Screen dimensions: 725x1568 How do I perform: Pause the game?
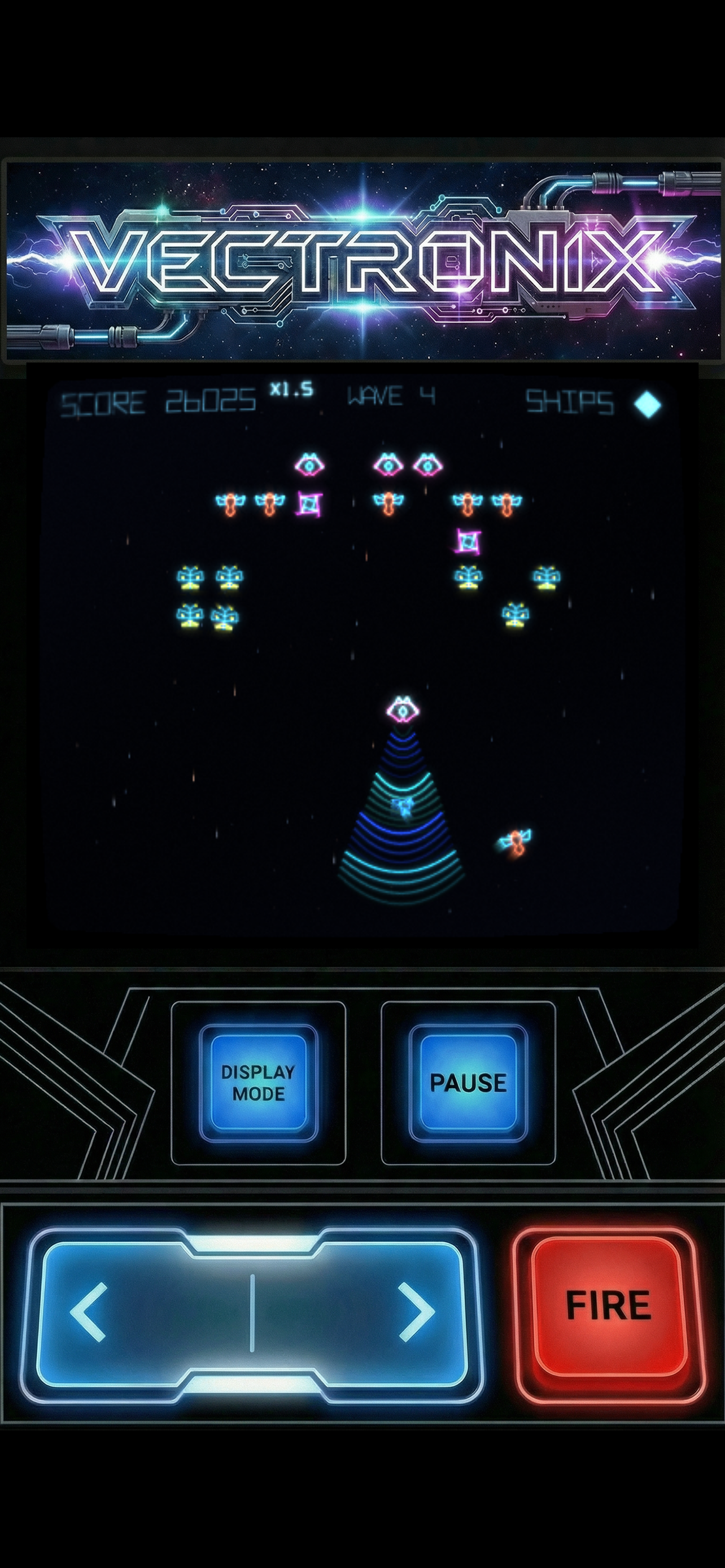[x=468, y=1083]
